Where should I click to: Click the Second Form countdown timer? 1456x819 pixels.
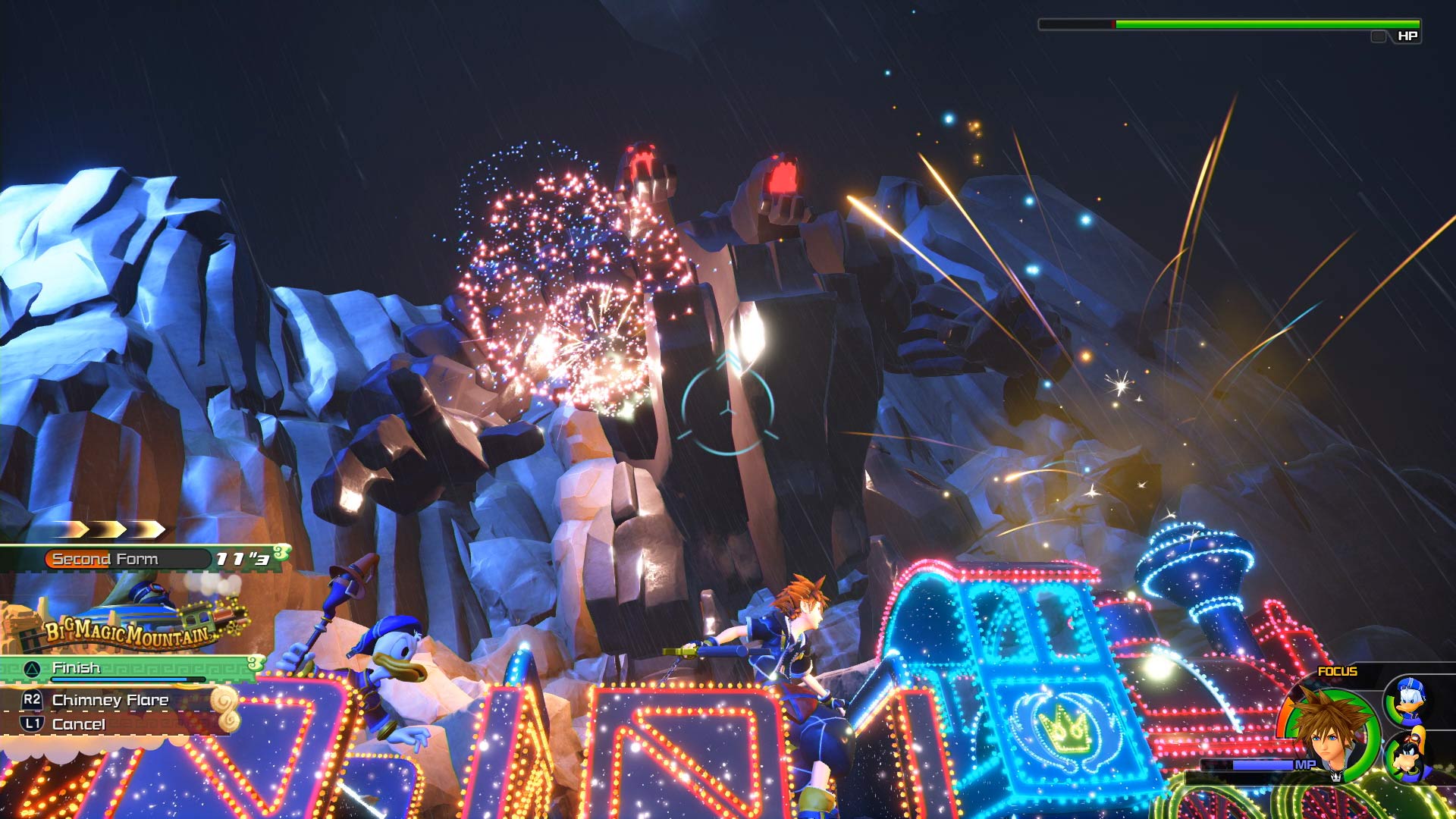point(242,558)
